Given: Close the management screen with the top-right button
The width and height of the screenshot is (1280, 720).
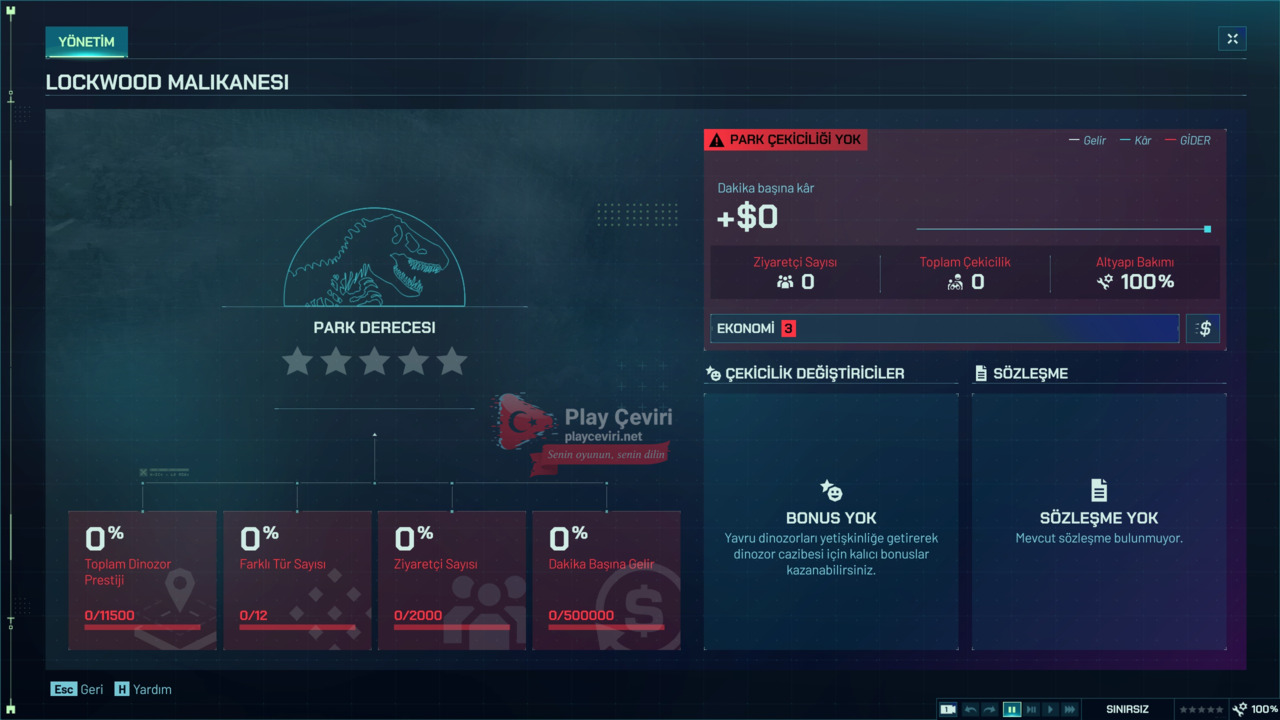Looking at the screenshot, I should [x=1232, y=39].
